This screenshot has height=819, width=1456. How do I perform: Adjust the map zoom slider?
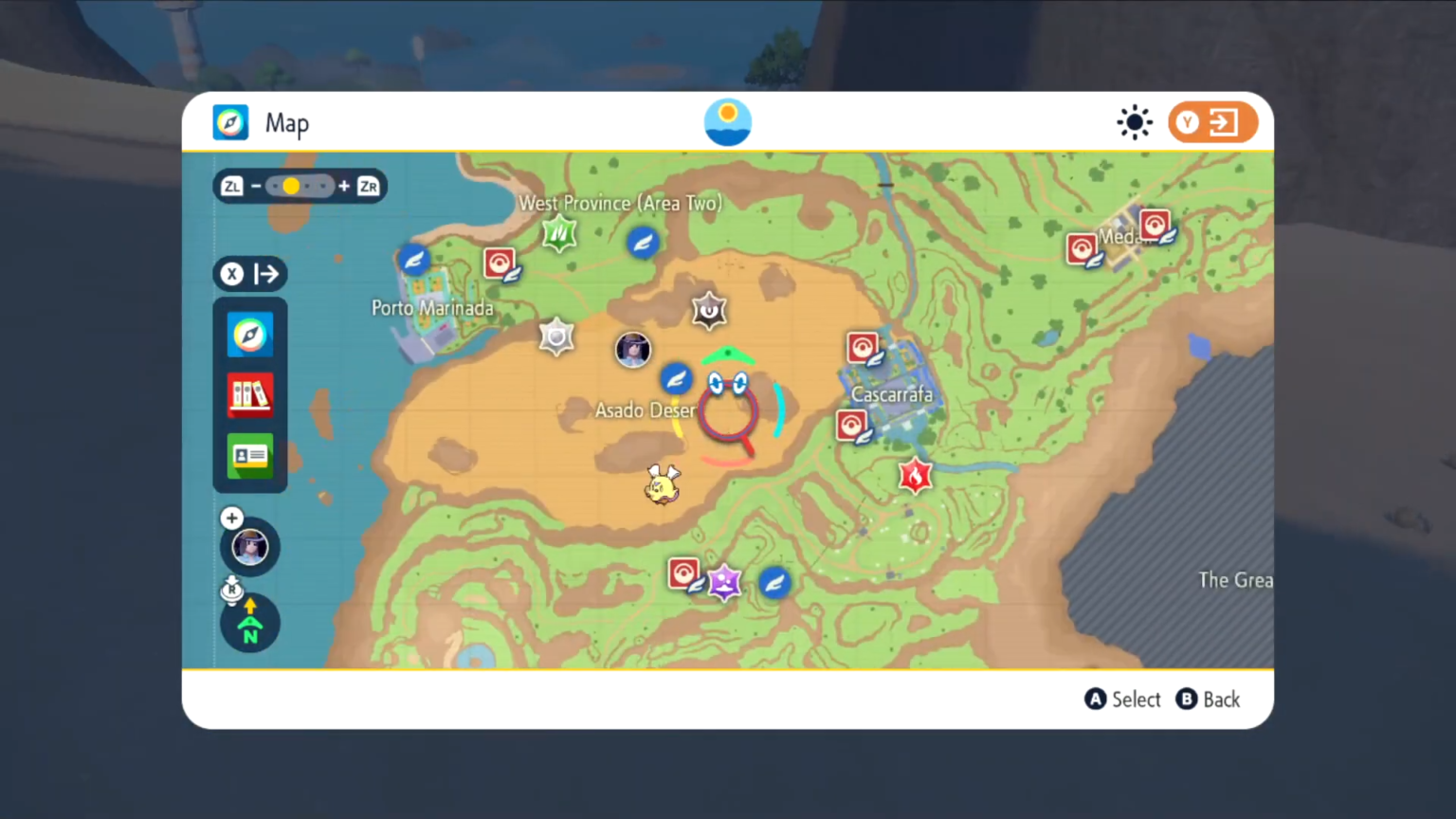(x=292, y=187)
